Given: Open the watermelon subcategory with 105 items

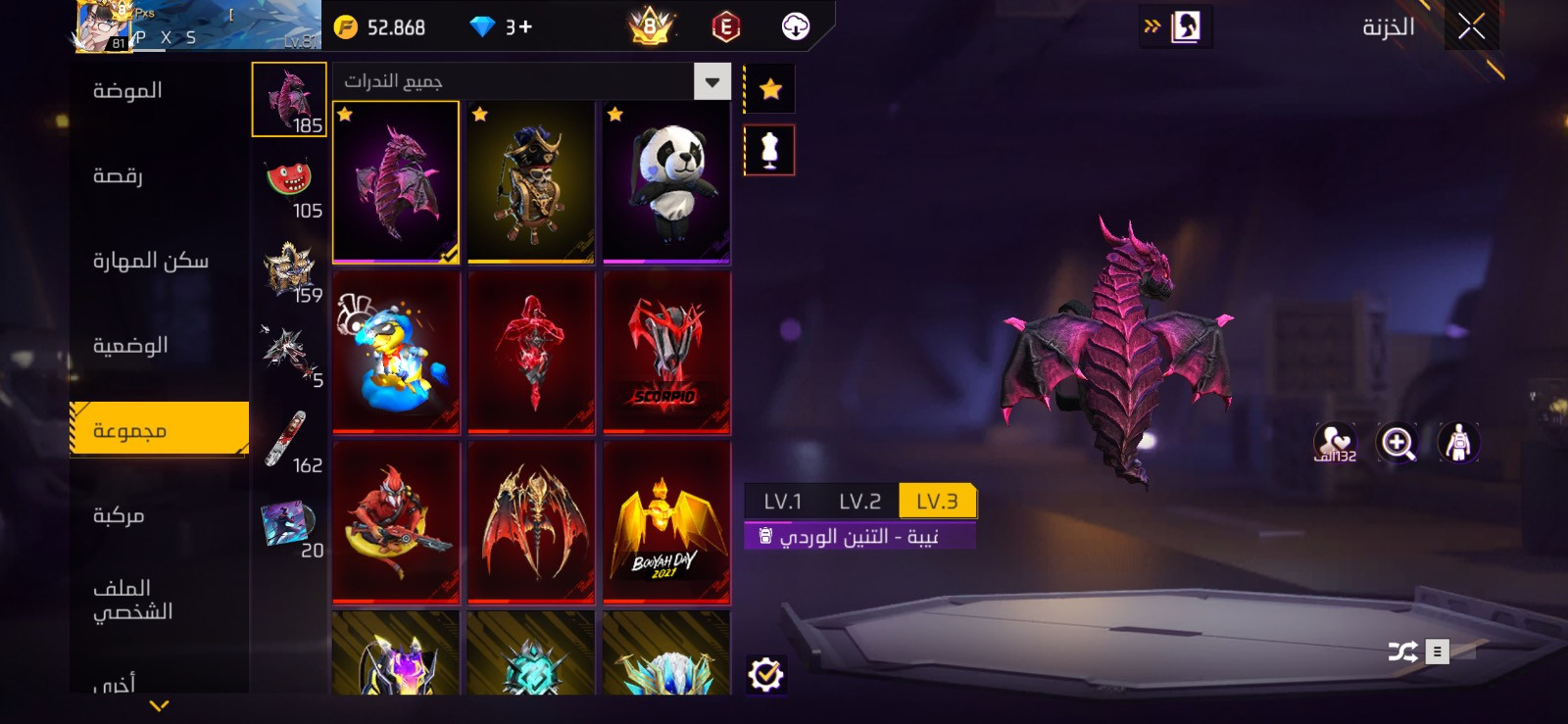Looking at the screenshot, I should tap(289, 184).
